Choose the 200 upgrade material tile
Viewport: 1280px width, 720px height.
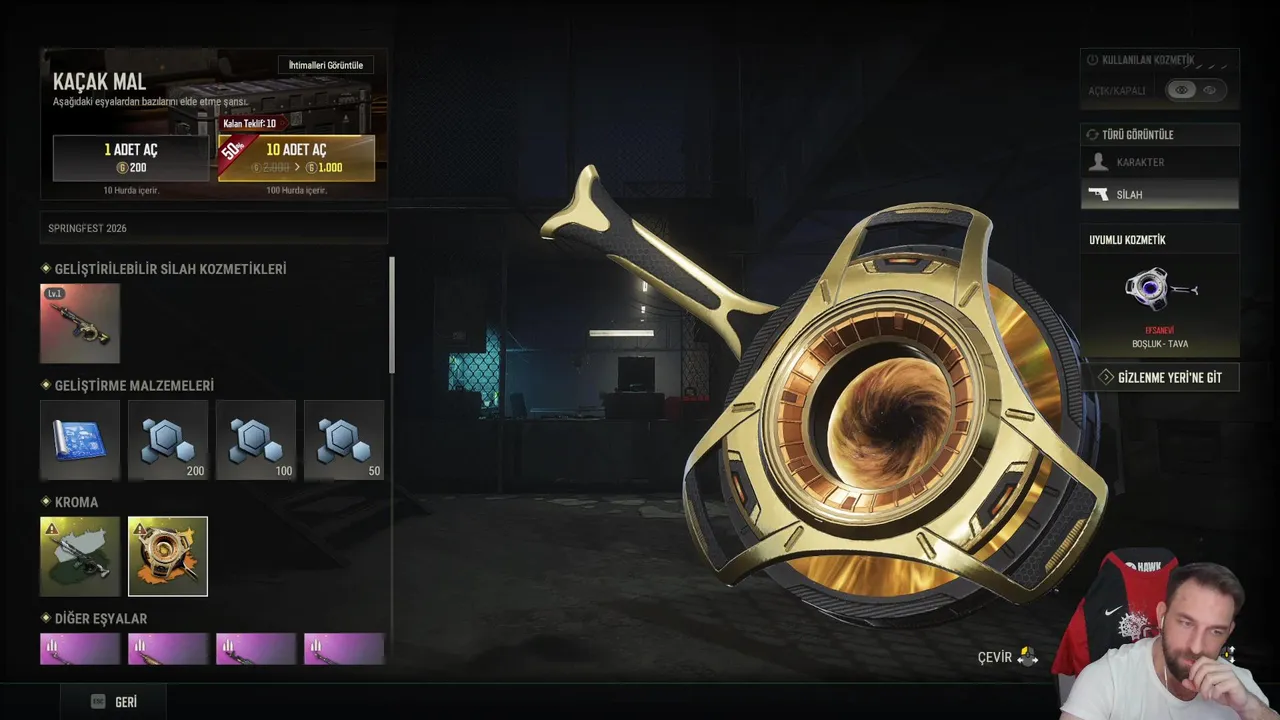click(168, 440)
